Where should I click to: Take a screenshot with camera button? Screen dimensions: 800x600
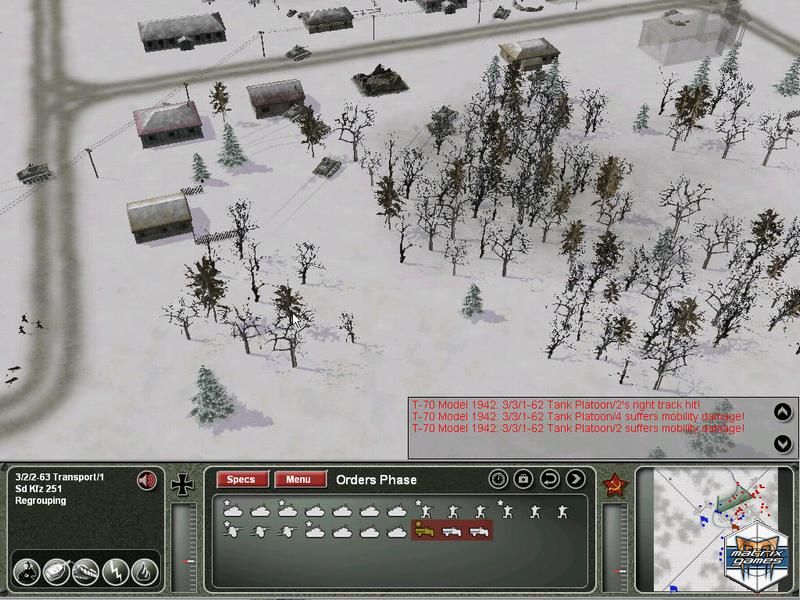pos(523,480)
